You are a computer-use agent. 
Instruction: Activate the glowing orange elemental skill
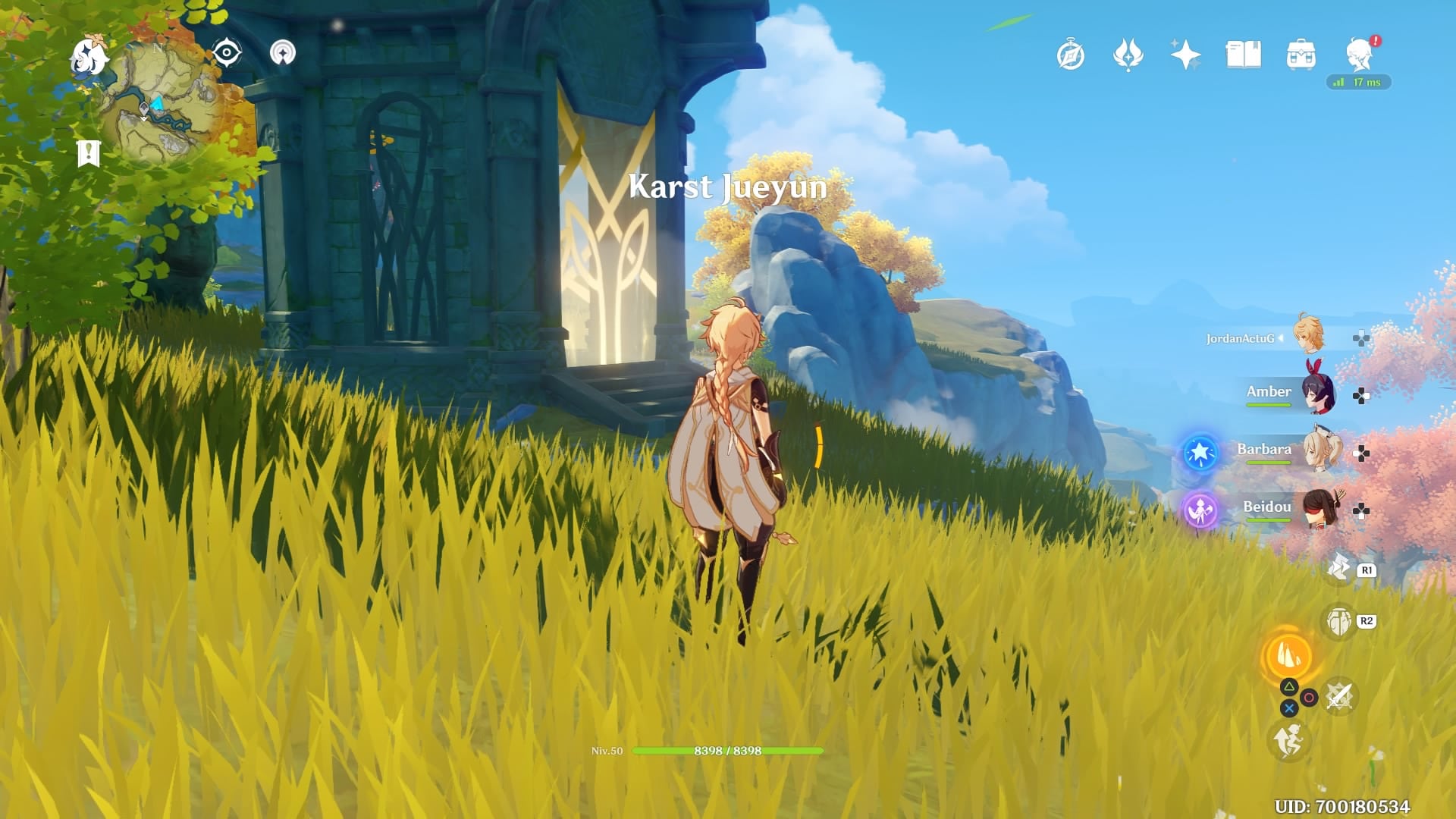1288,657
